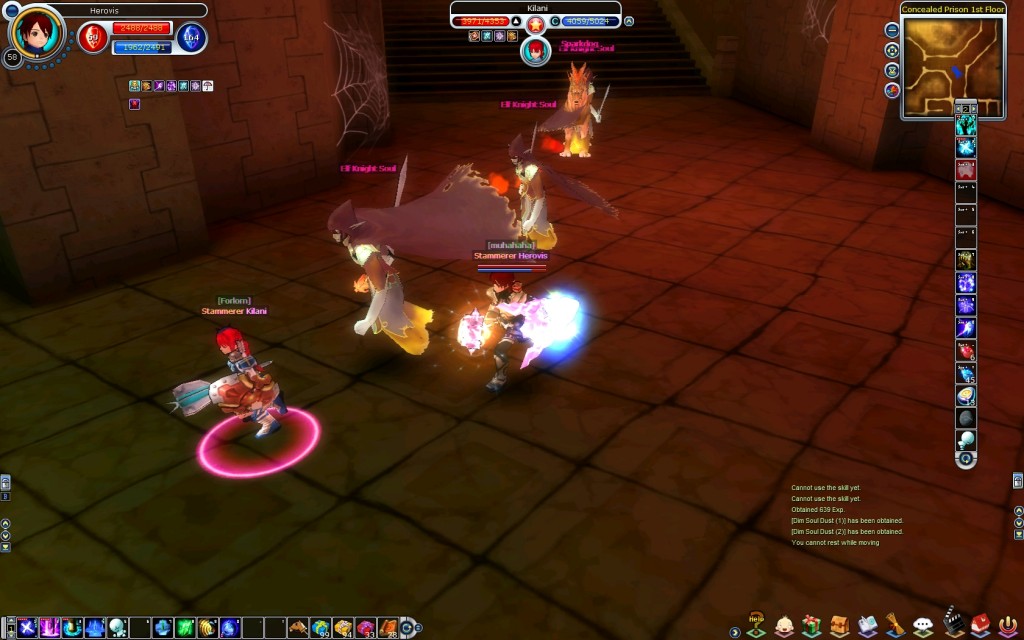Viewport: 1024px width, 640px height.
Task: Open the open-book skills journal icon
Action: [868, 626]
